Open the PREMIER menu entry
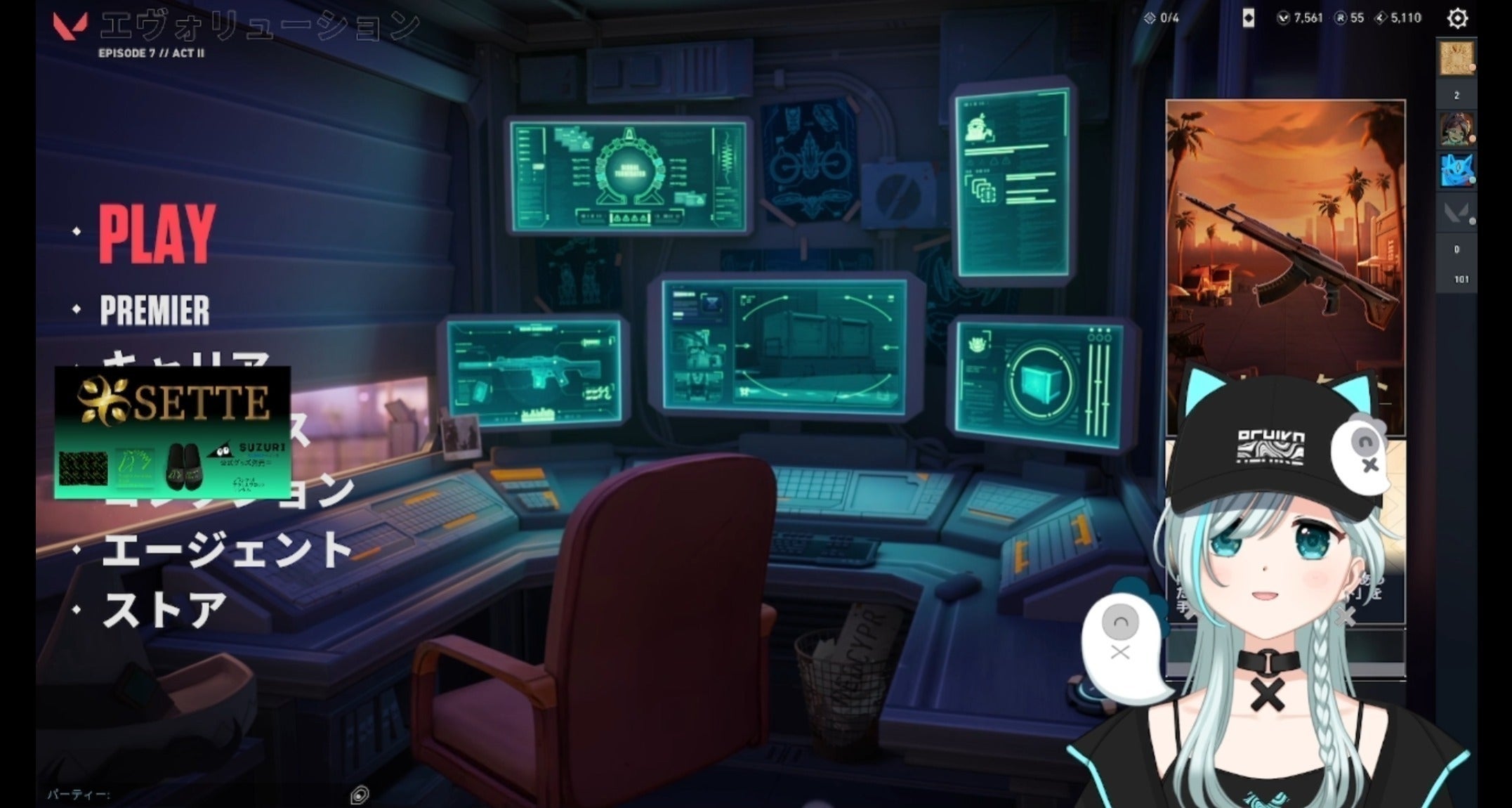Screen dimensions: 1512x808 (155, 311)
